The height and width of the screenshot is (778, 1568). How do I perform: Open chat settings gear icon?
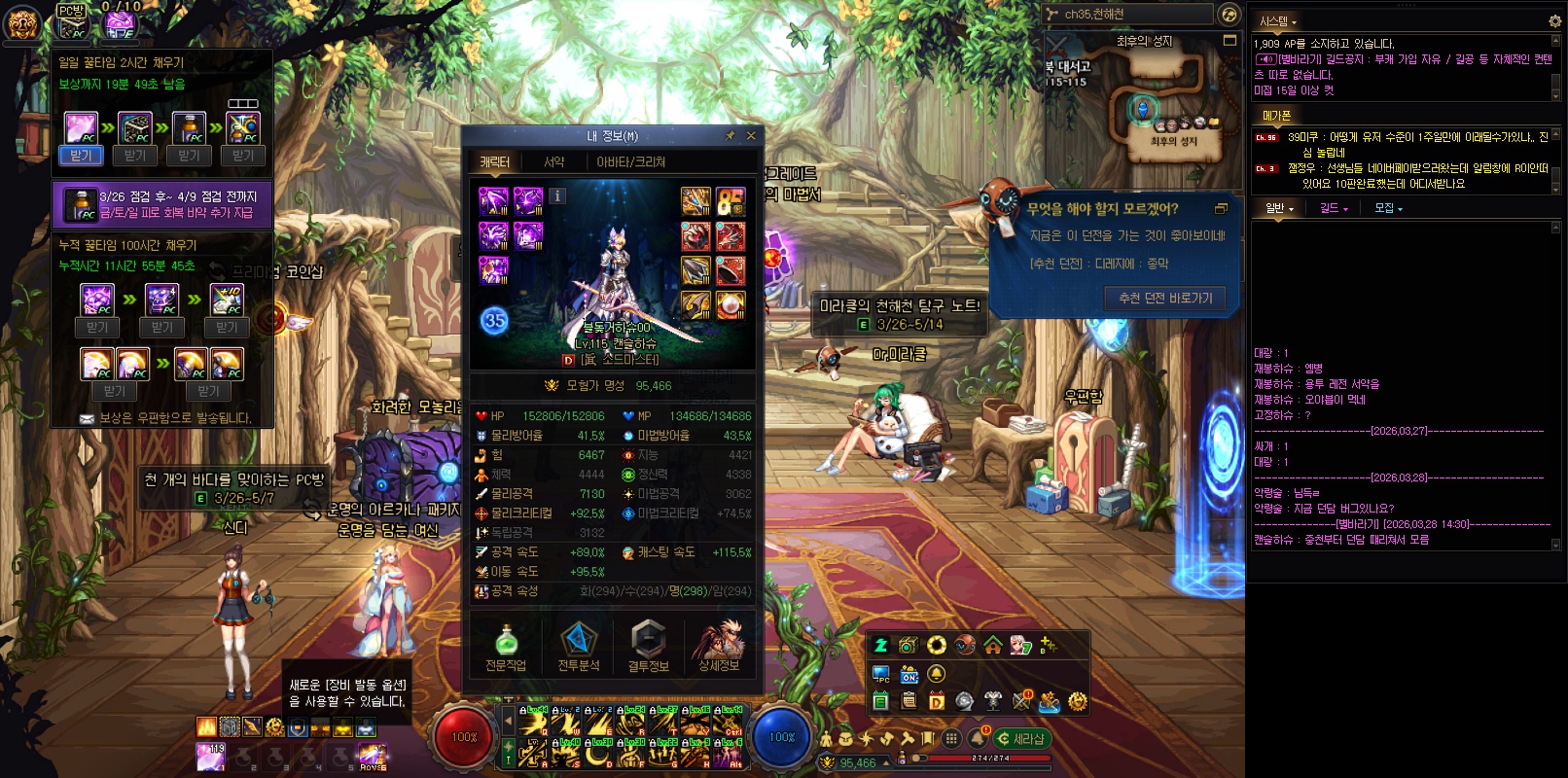[x=1553, y=20]
